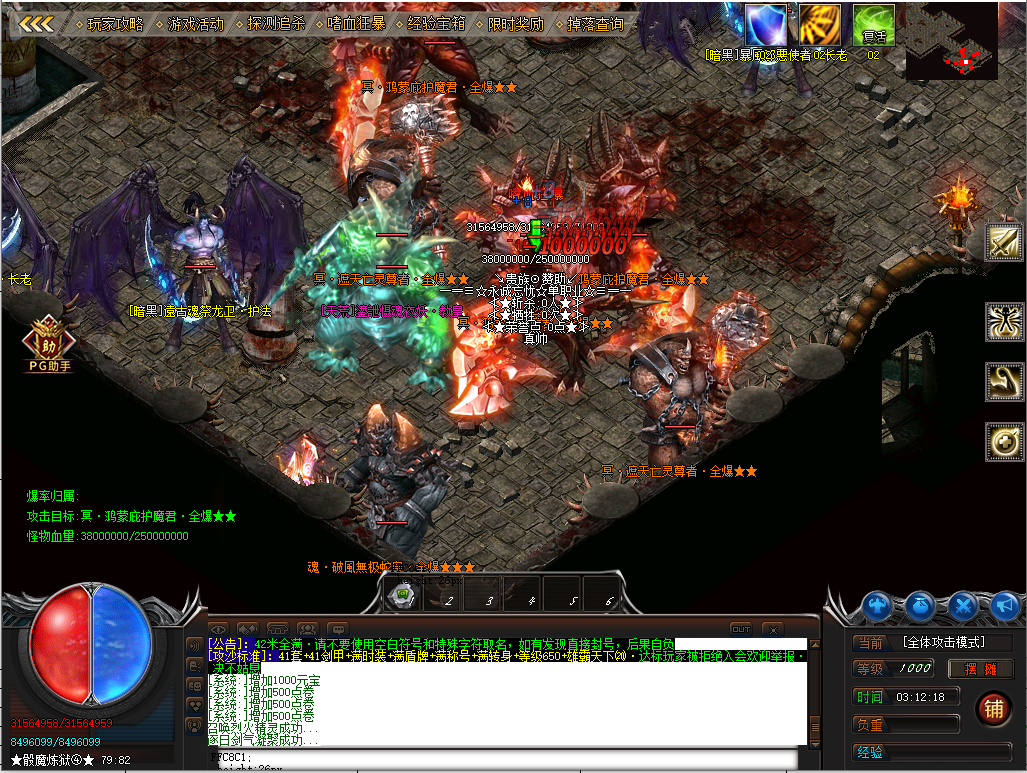Click the sword icon on the right sidebar
The width and height of the screenshot is (1027, 773).
tap(1004, 243)
